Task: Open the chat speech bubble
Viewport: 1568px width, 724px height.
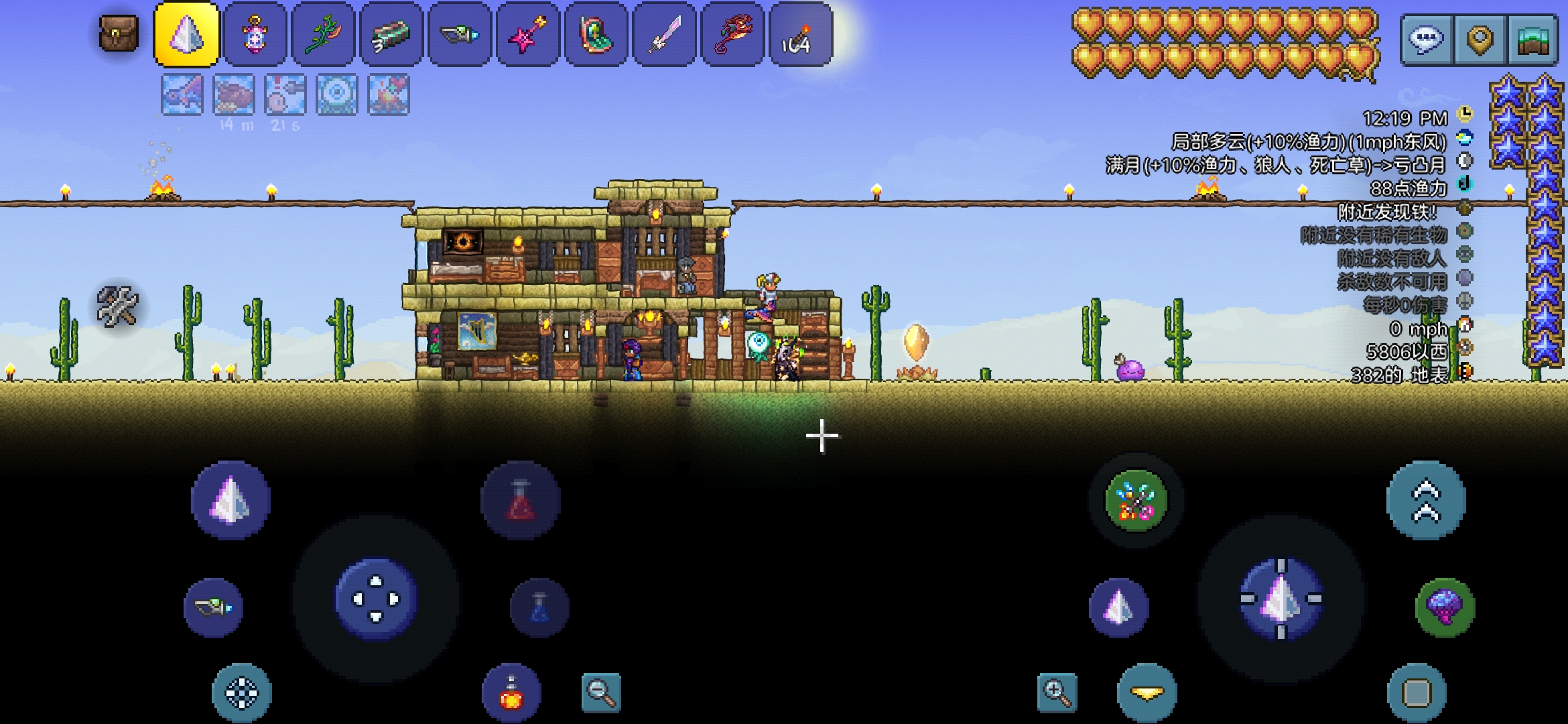Action: click(x=1425, y=39)
